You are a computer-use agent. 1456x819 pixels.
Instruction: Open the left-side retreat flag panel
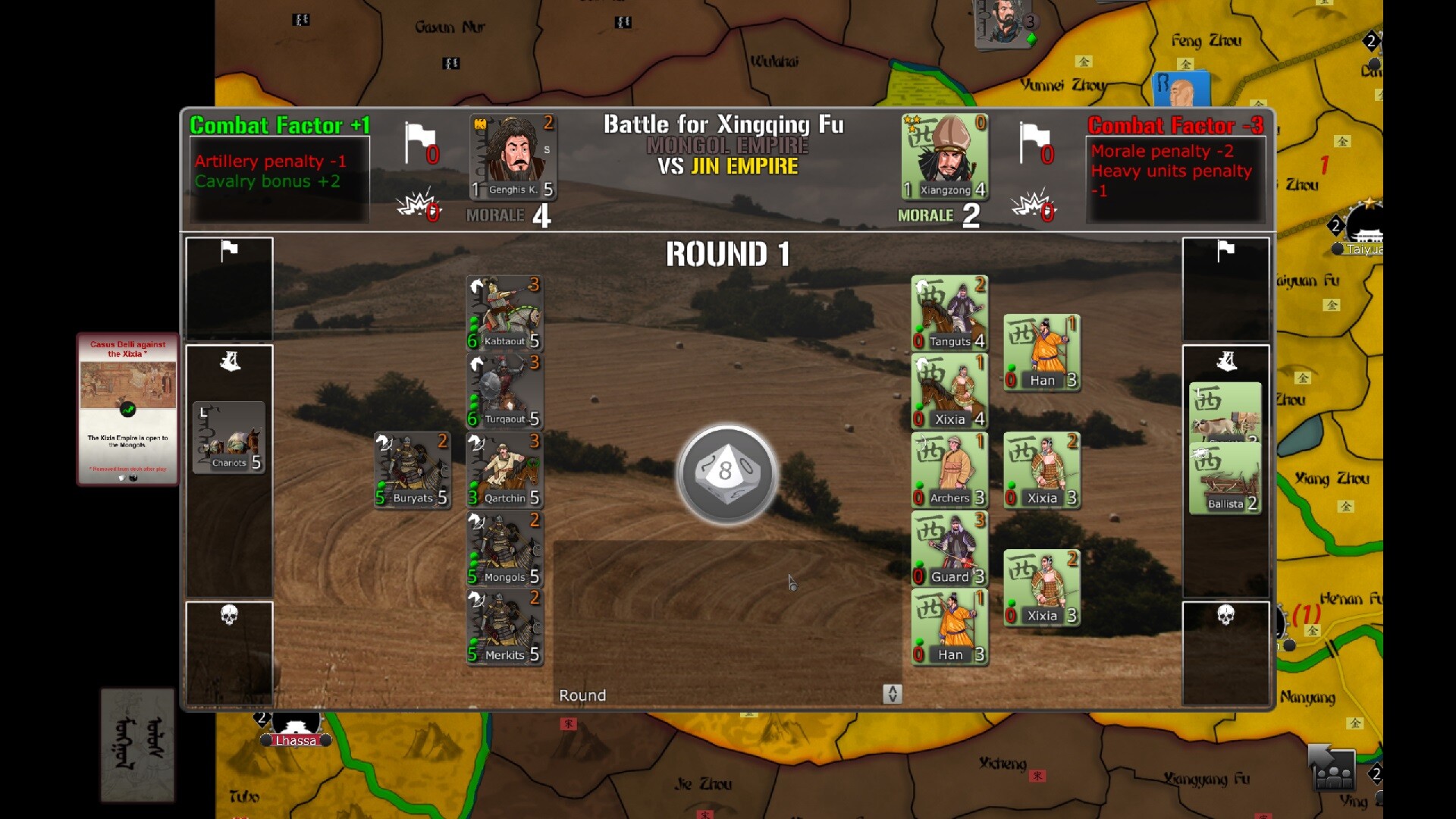point(229,289)
